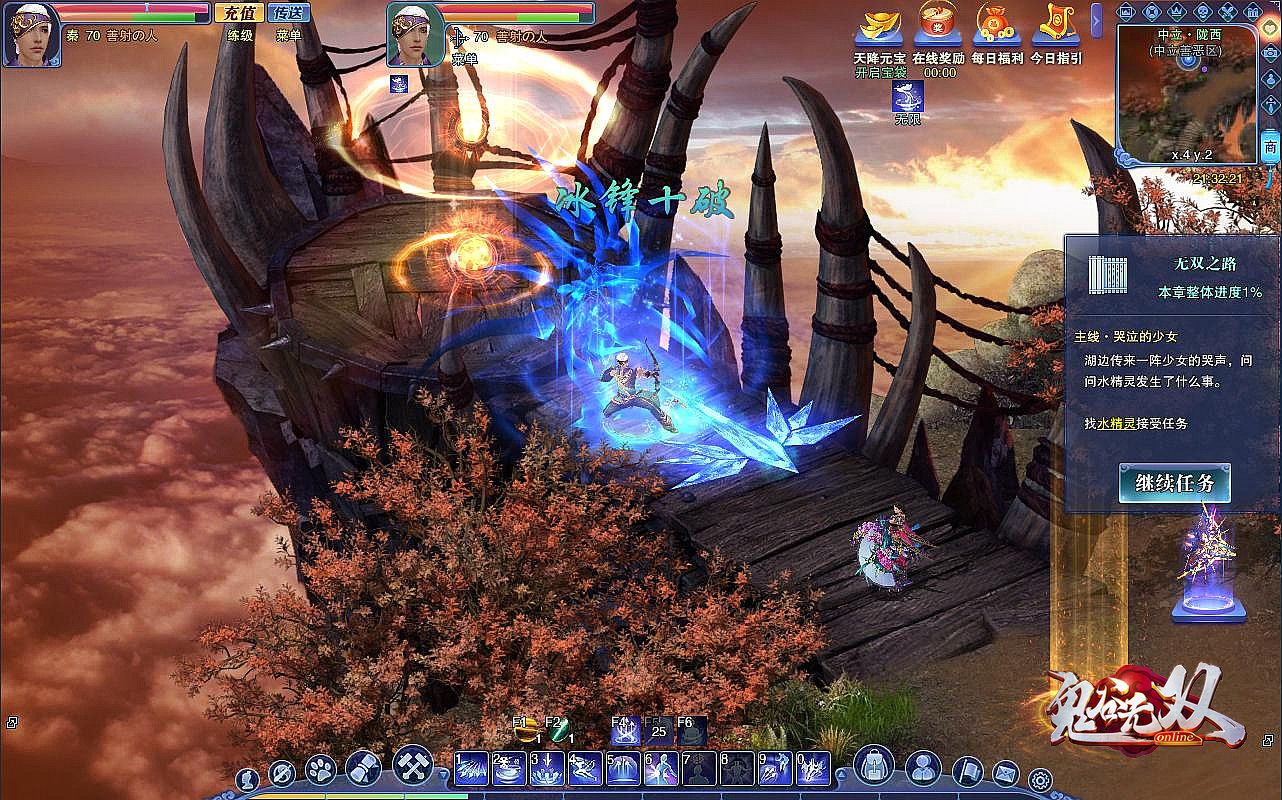
Task: Collapse the event icons with the arrow tab
Action: tap(1097, 20)
